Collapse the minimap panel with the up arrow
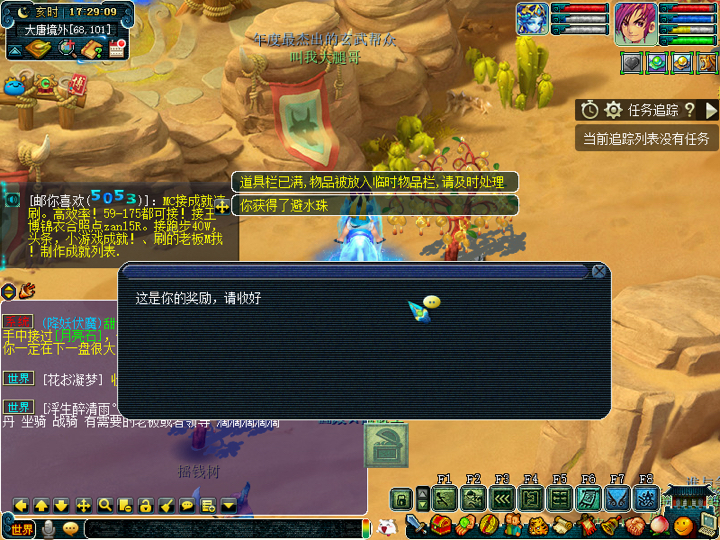The width and height of the screenshot is (720, 540). tap(15, 50)
